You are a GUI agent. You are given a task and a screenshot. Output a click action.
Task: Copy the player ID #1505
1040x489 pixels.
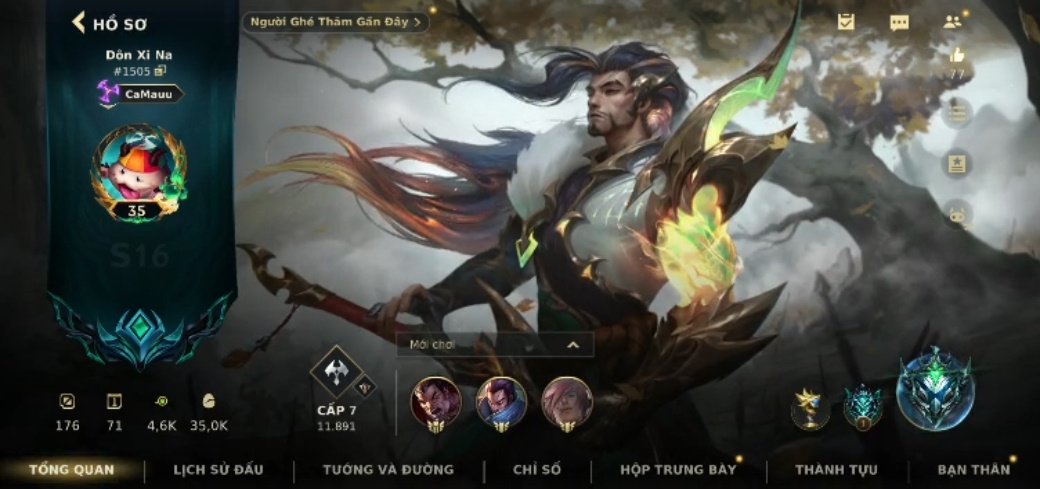(160, 71)
